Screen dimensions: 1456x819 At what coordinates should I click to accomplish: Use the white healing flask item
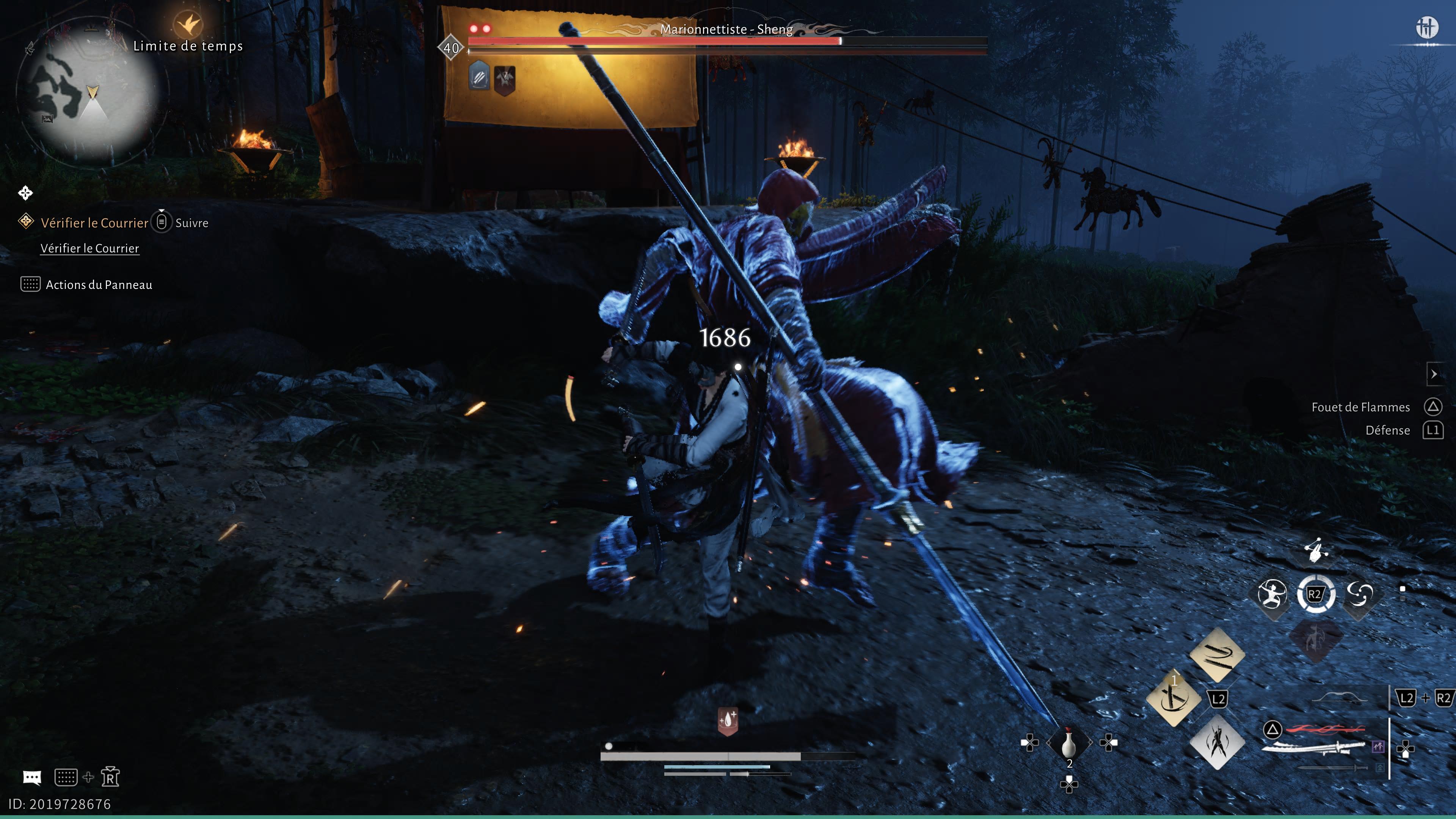click(1068, 743)
